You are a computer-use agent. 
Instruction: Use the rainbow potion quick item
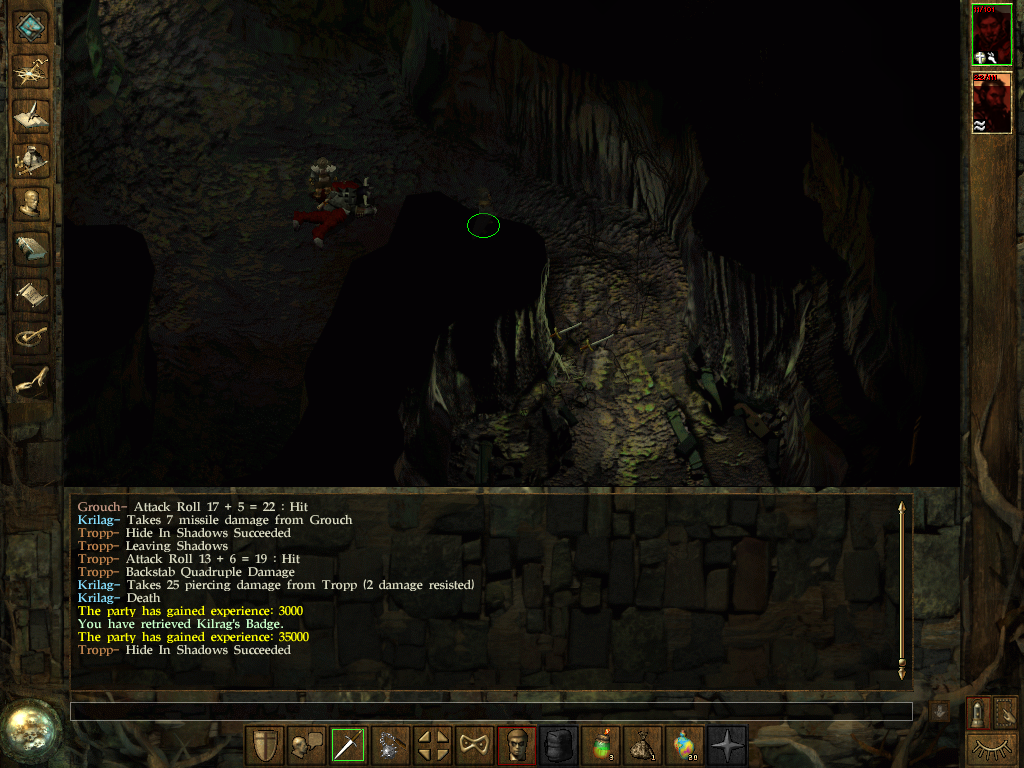tap(684, 745)
